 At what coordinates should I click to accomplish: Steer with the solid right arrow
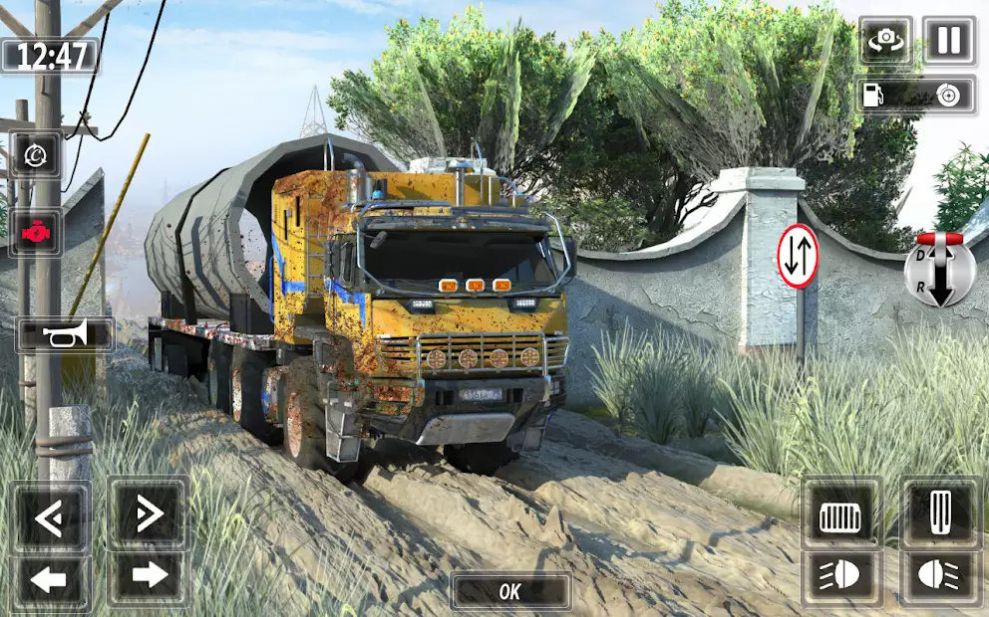149,576
